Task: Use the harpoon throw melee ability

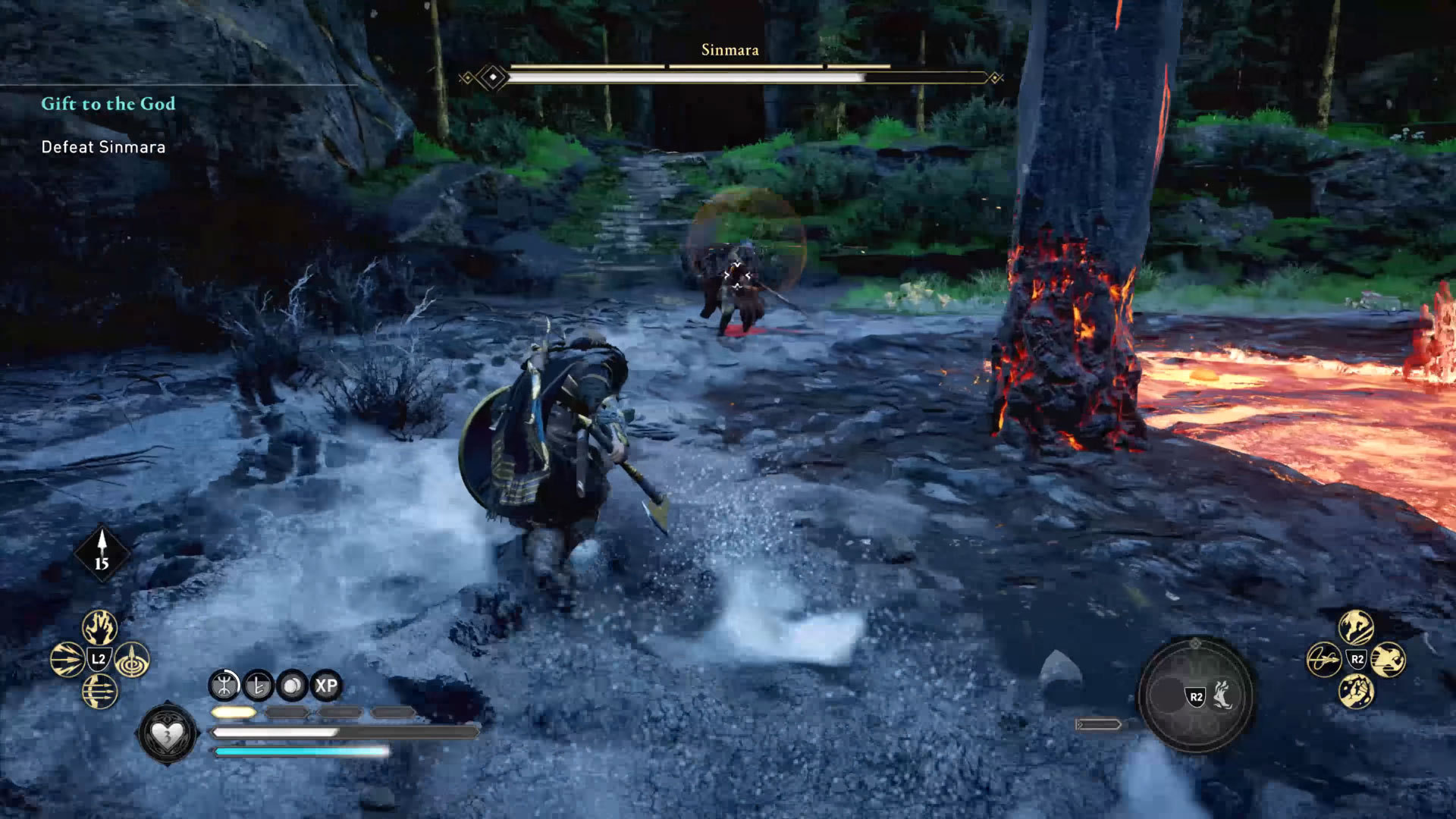Action: point(1323,659)
